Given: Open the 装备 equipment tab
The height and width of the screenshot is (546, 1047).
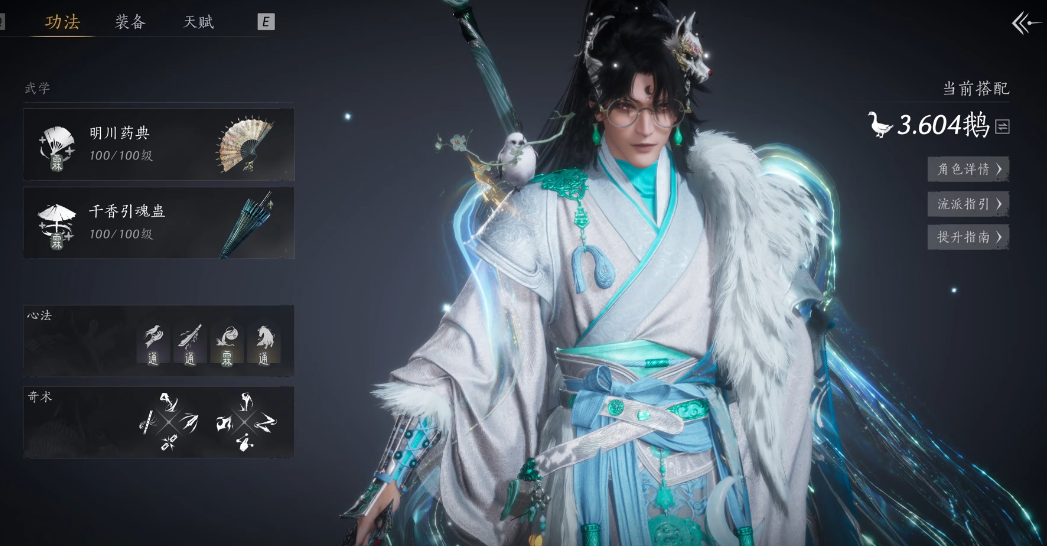Looking at the screenshot, I should (x=130, y=22).
